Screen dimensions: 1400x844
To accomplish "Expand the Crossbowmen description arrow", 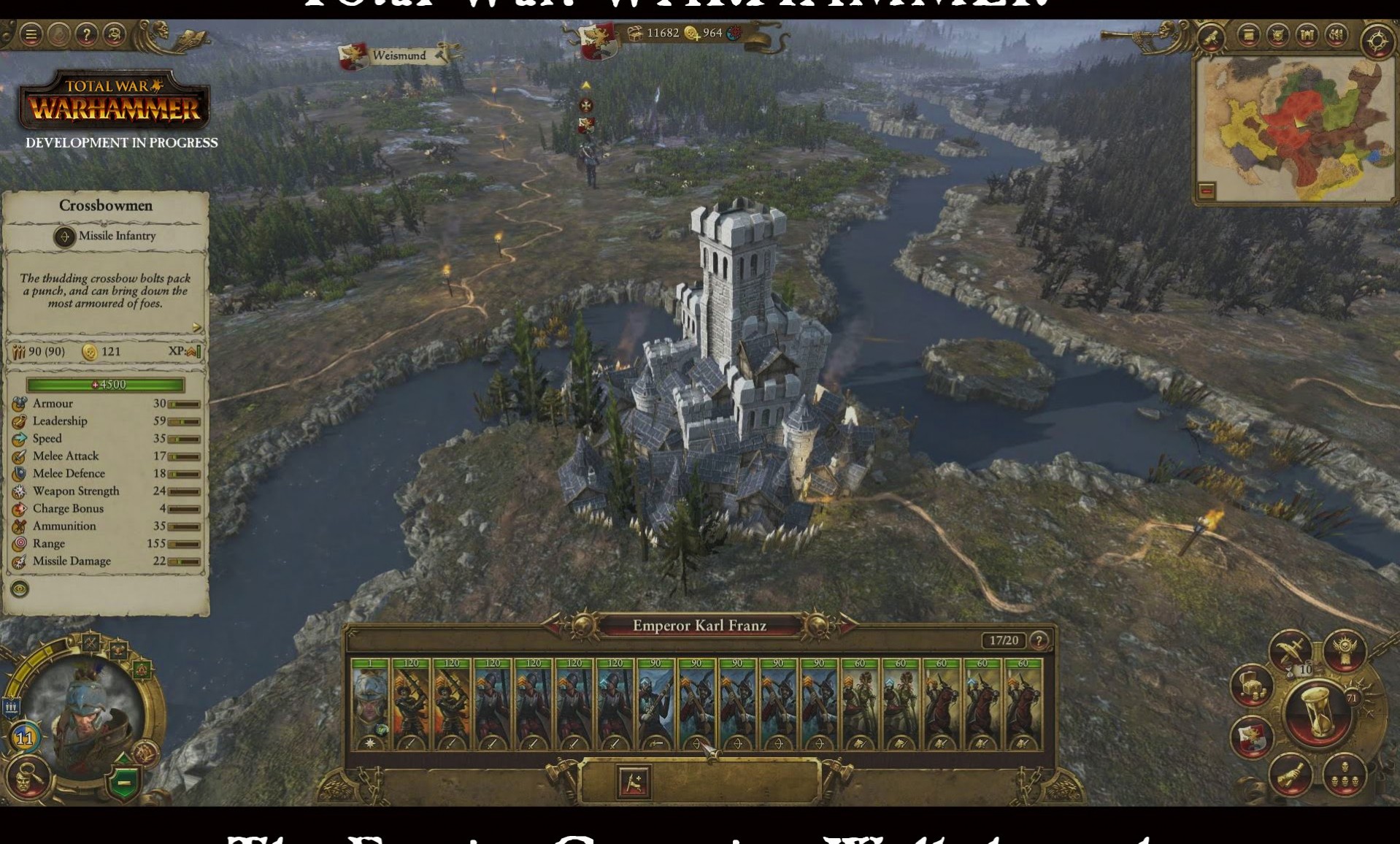I will pyautogui.click(x=196, y=327).
